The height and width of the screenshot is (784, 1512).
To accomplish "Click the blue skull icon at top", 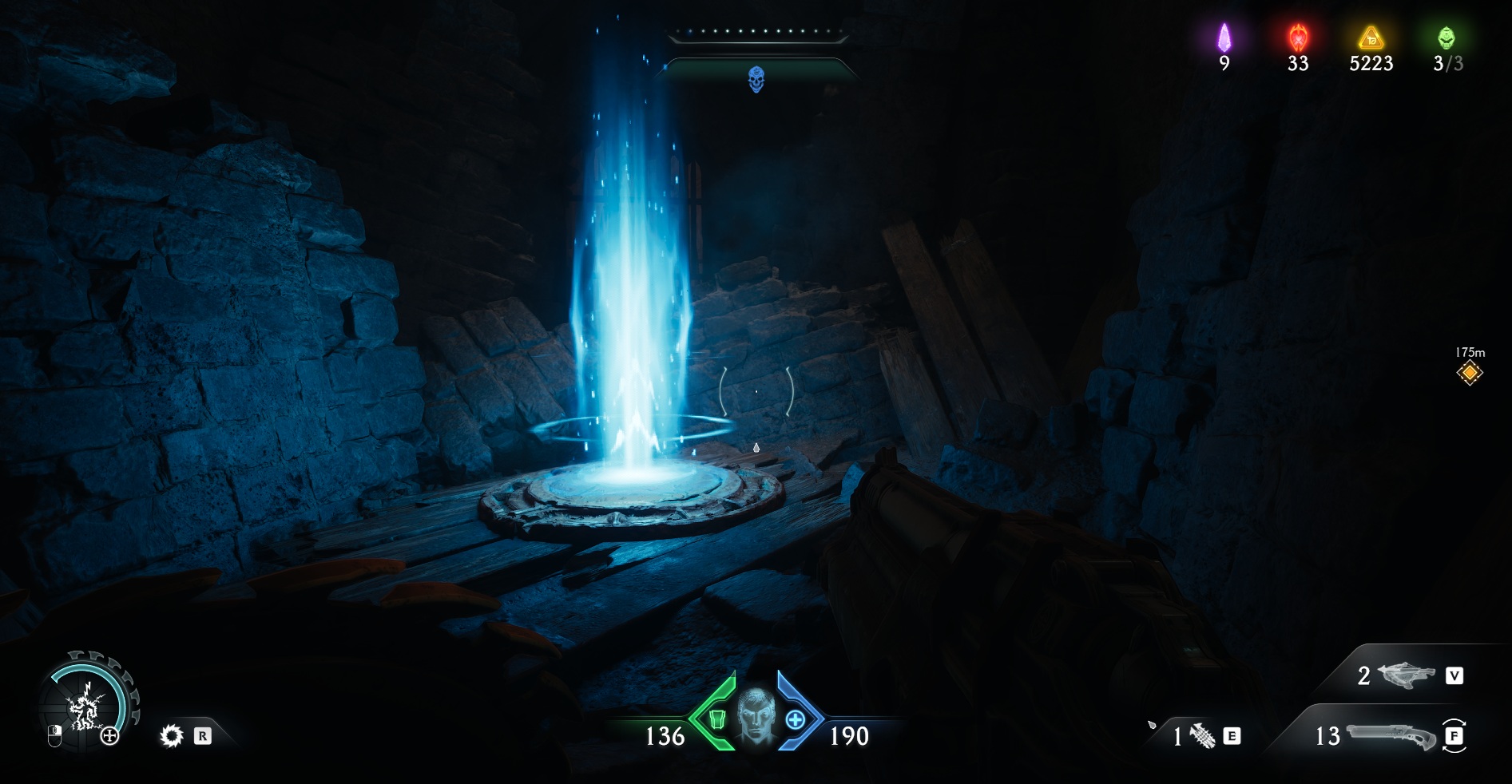I will point(756,80).
